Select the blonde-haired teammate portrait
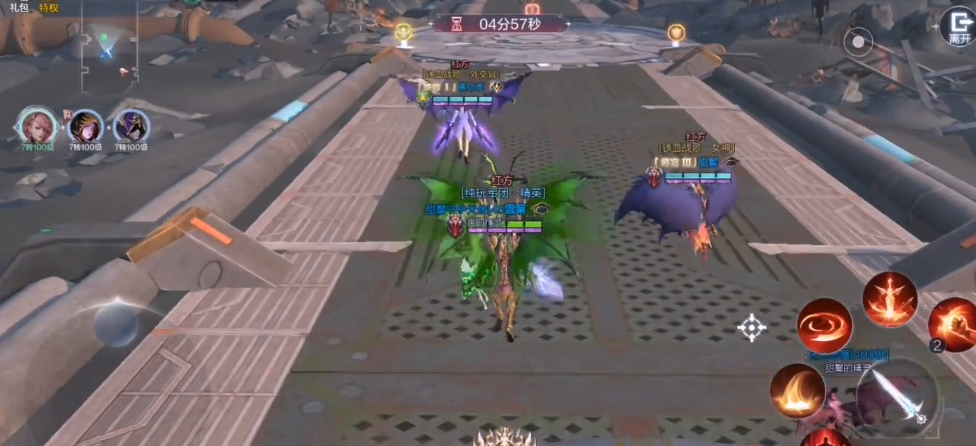 [x=85, y=127]
